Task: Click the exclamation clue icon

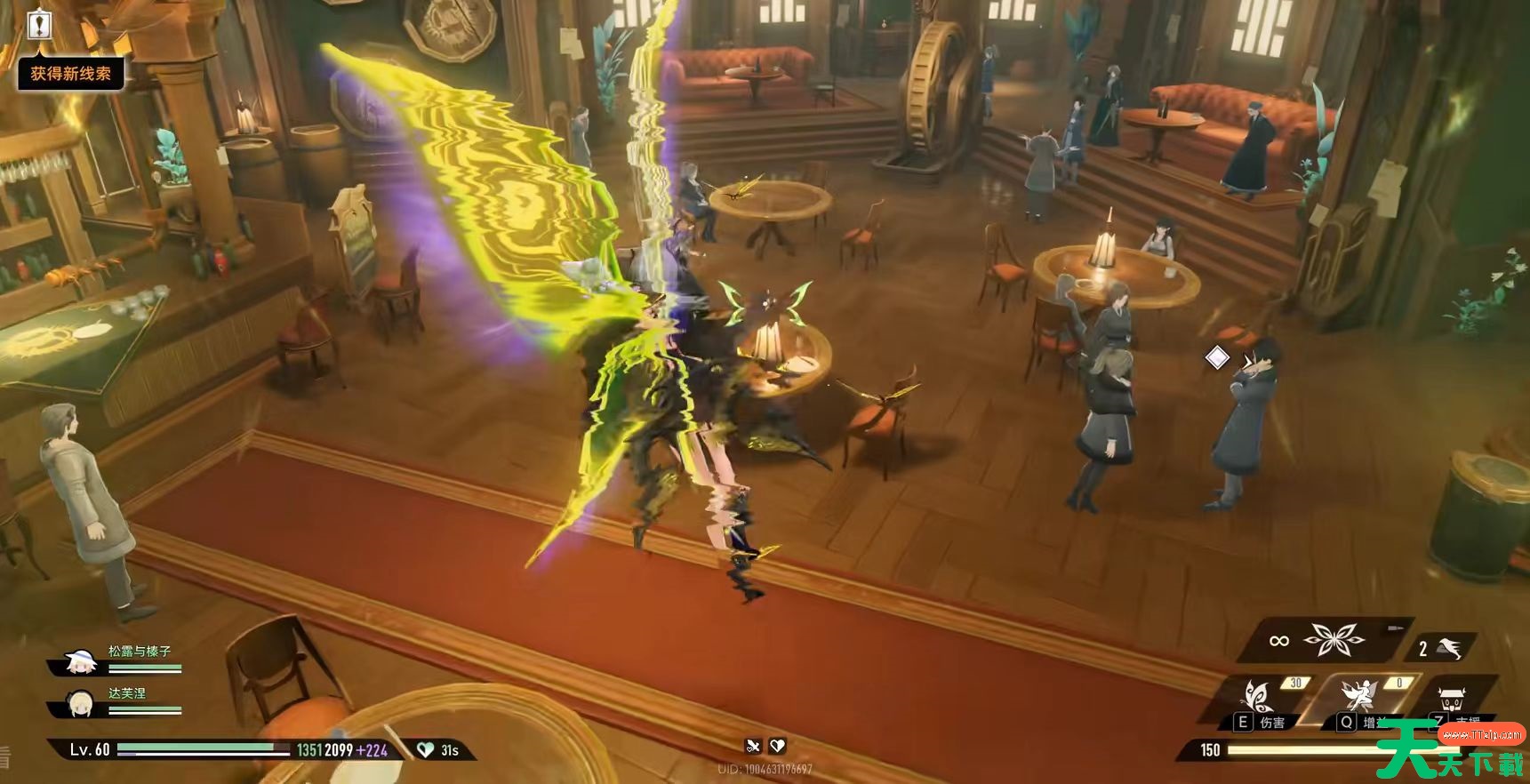Action: 40,24
